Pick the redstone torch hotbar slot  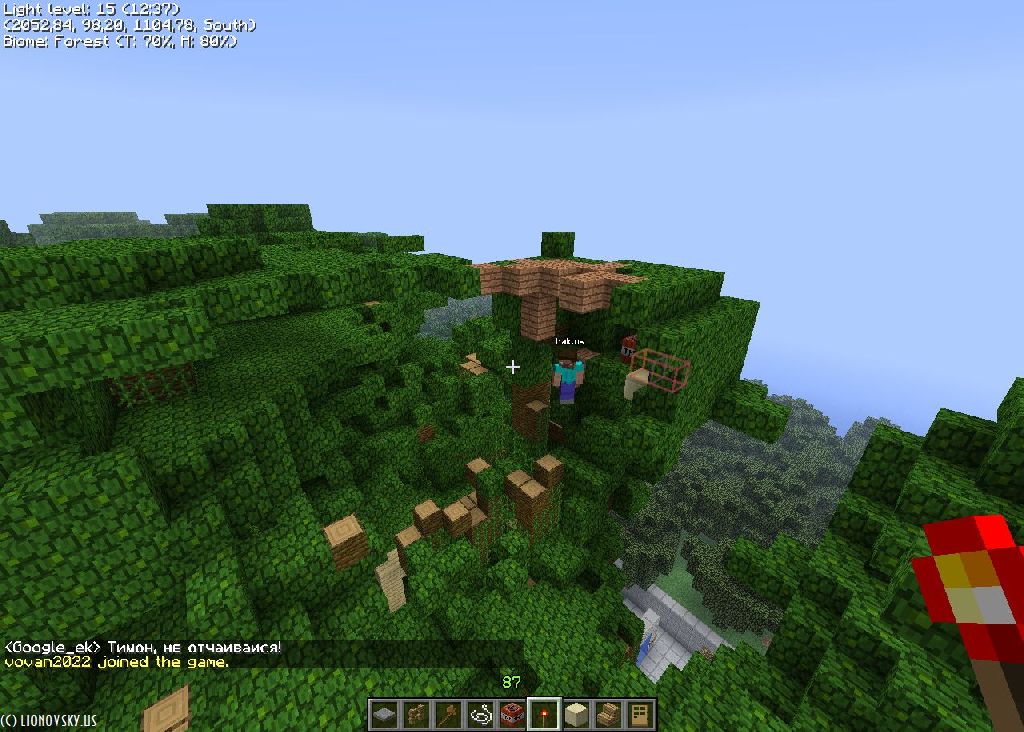[x=544, y=715]
